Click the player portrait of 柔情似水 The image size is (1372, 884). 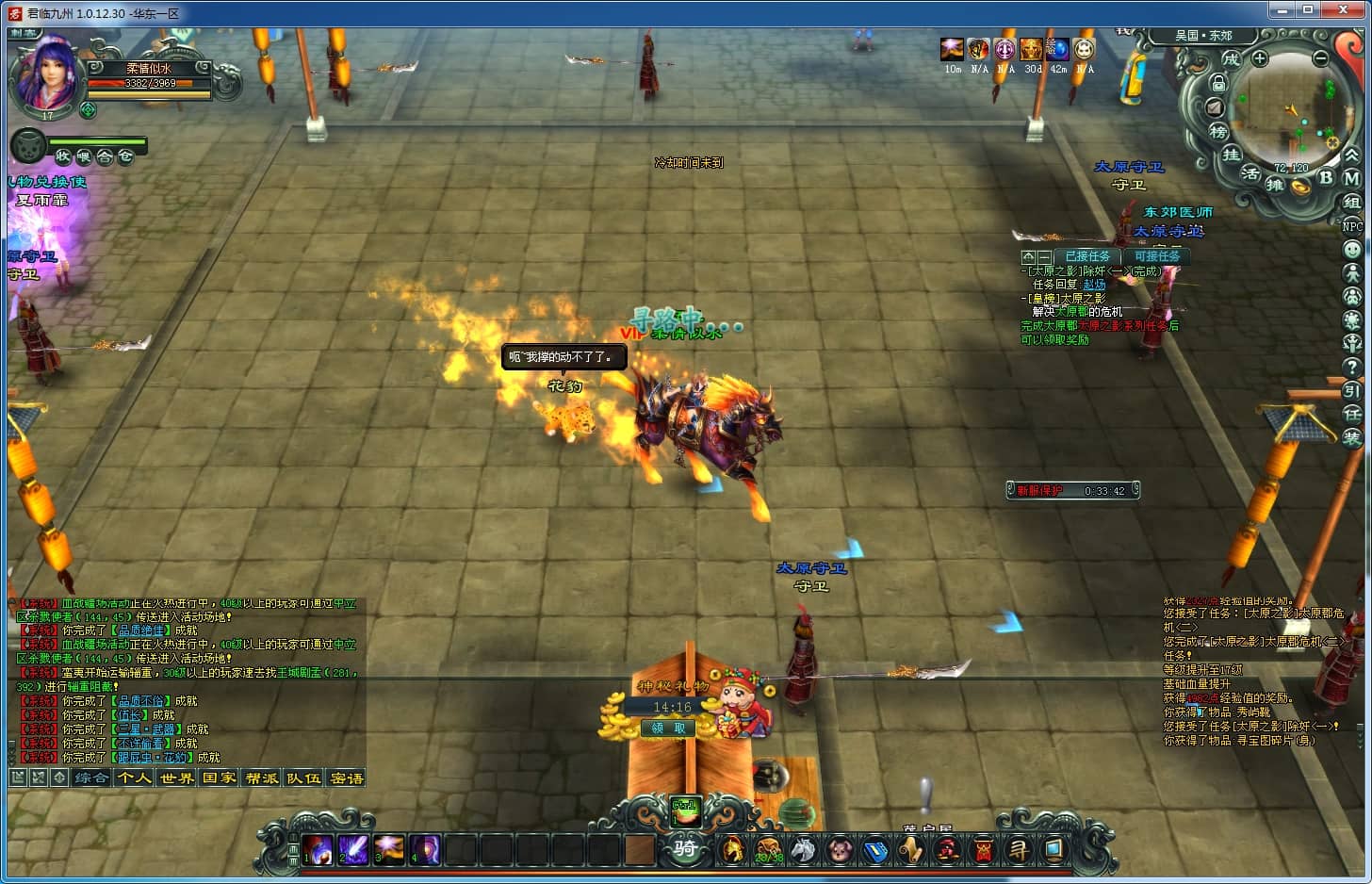(x=44, y=75)
